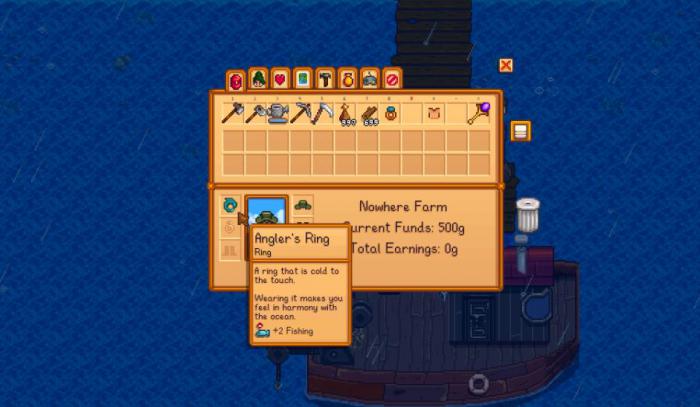Select the watering can slot
The image size is (700, 407).
click(x=277, y=114)
